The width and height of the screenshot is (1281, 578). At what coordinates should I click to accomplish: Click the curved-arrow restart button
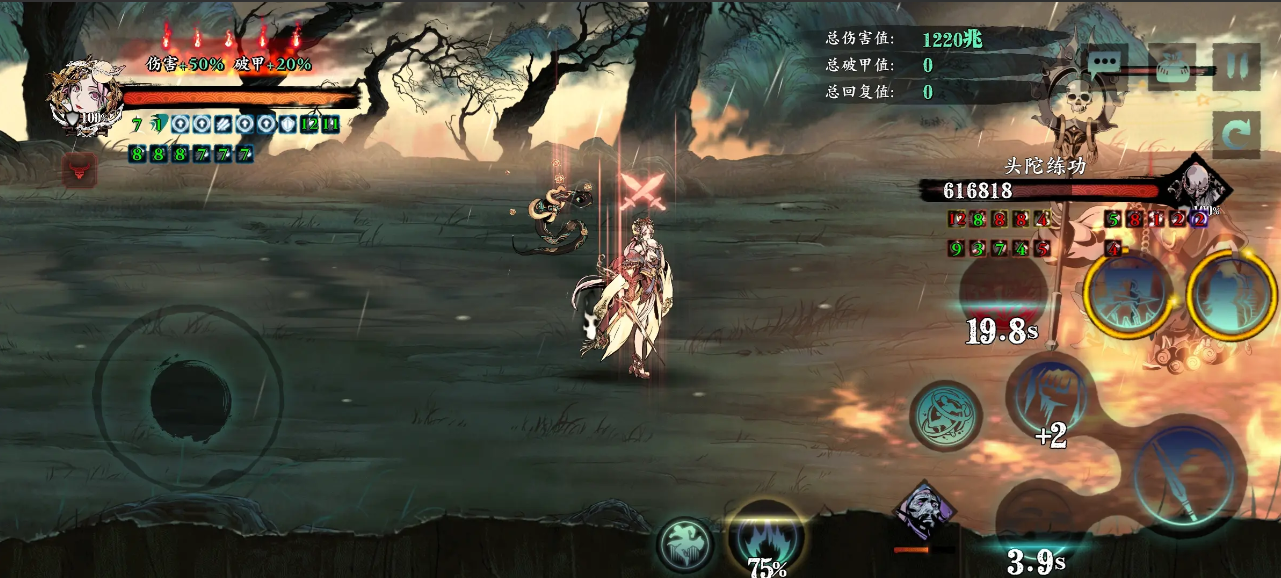coord(1236,134)
